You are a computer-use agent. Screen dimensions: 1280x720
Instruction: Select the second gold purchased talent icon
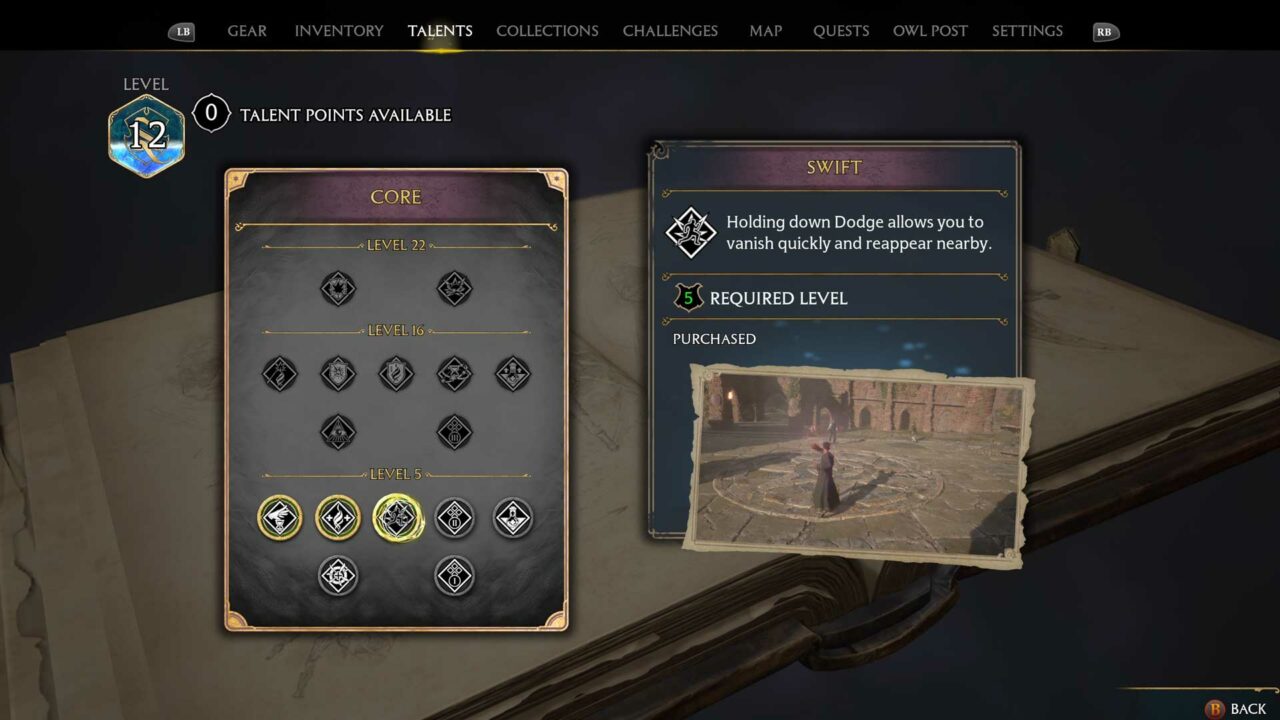pyautogui.click(x=338, y=518)
